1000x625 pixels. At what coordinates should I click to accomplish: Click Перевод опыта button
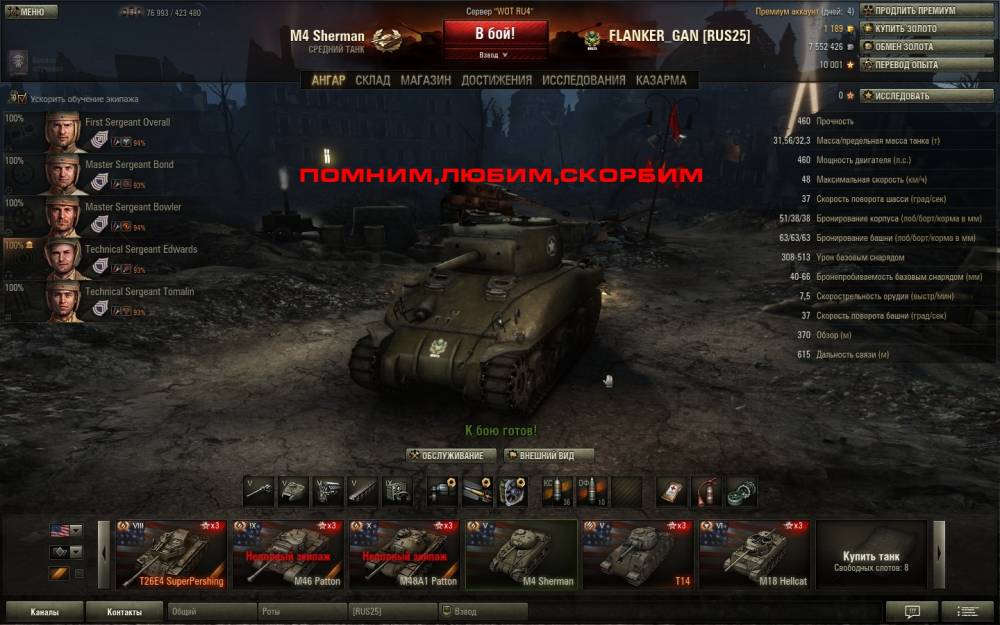(913, 65)
